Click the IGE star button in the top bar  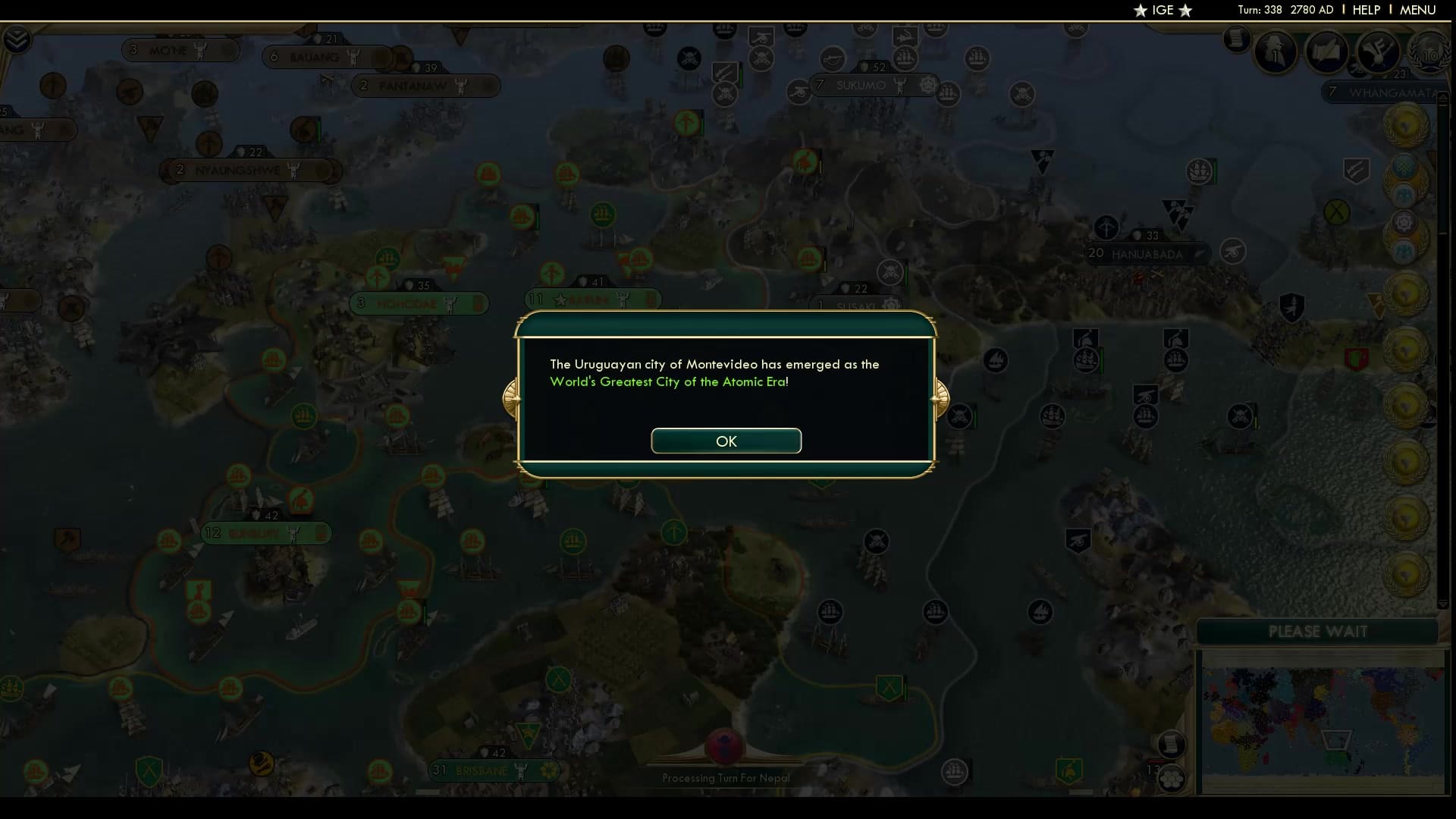pos(1162,11)
